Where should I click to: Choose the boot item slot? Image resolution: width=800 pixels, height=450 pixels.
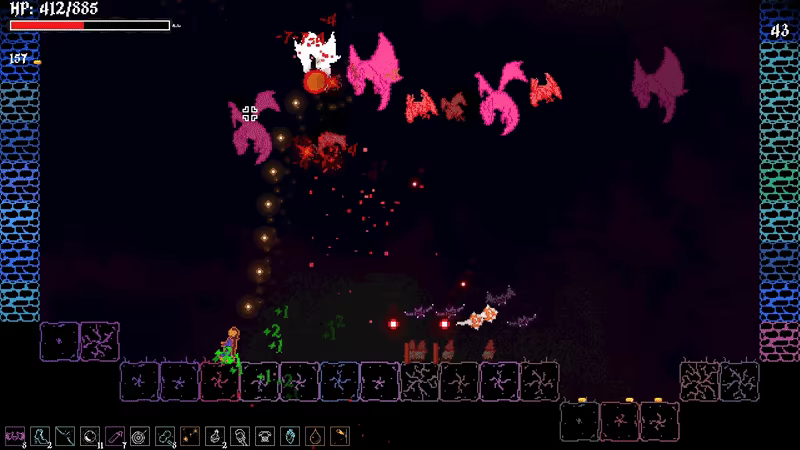tap(39, 436)
